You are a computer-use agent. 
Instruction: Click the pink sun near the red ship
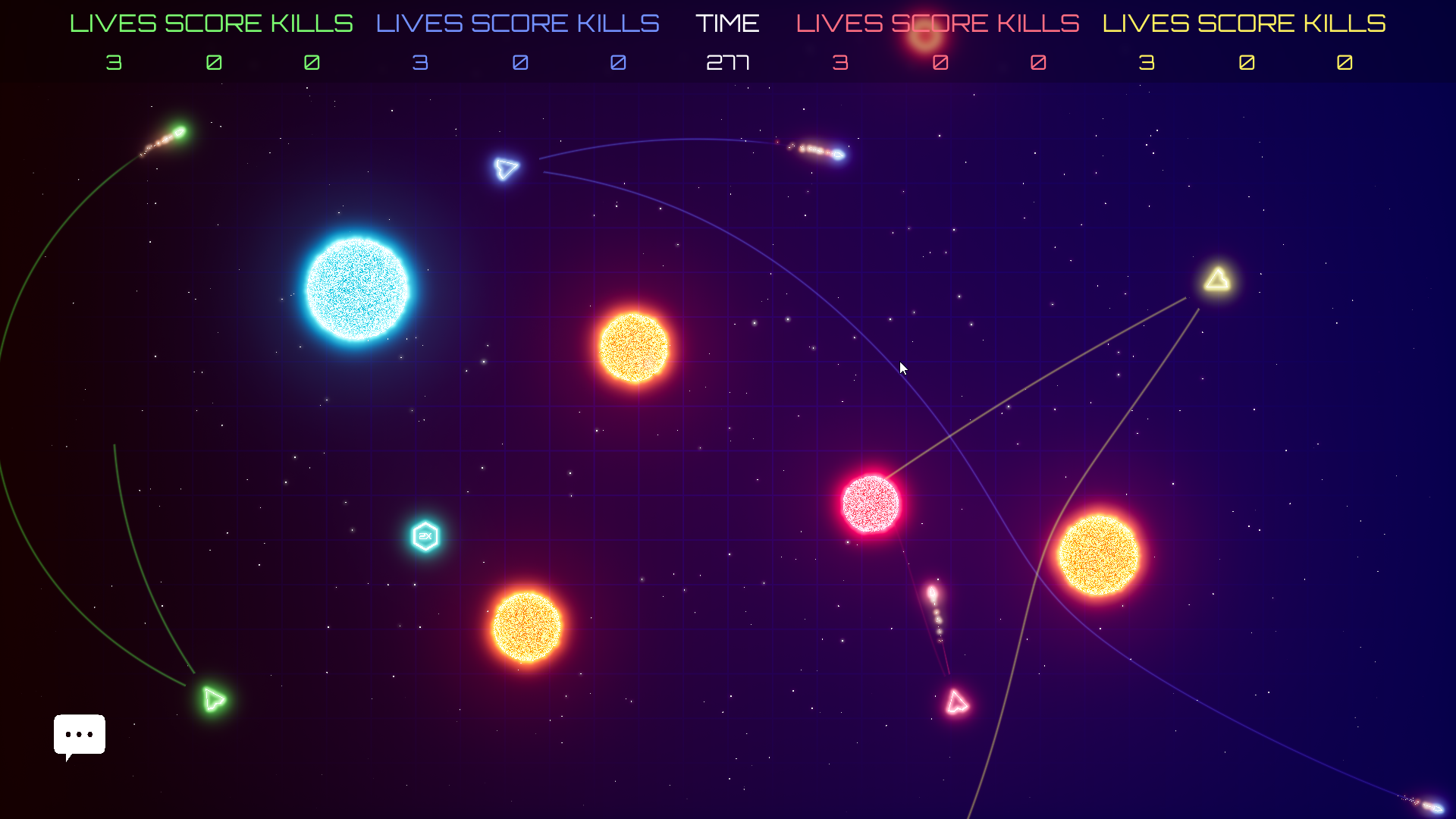tap(871, 504)
